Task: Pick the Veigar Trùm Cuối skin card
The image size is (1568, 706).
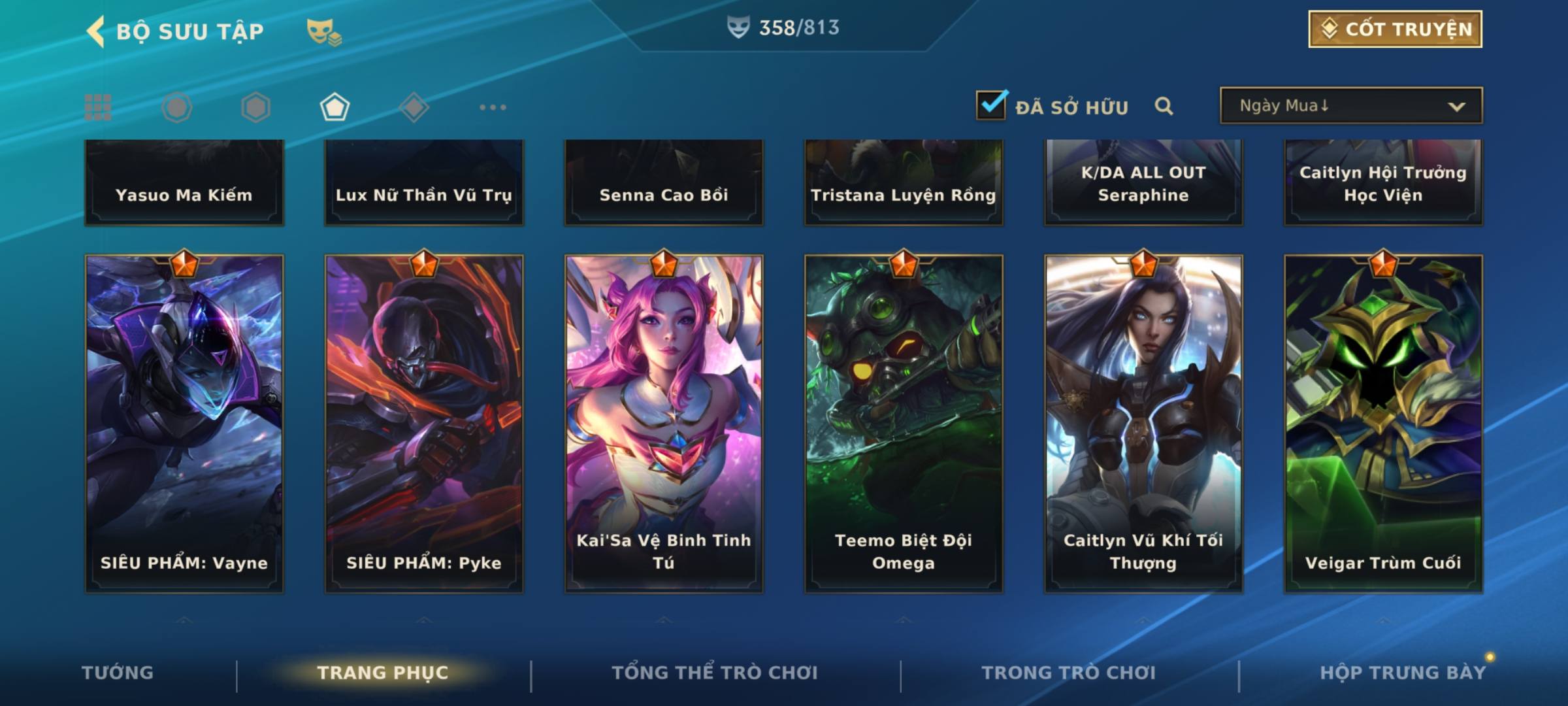Action: [1383, 424]
